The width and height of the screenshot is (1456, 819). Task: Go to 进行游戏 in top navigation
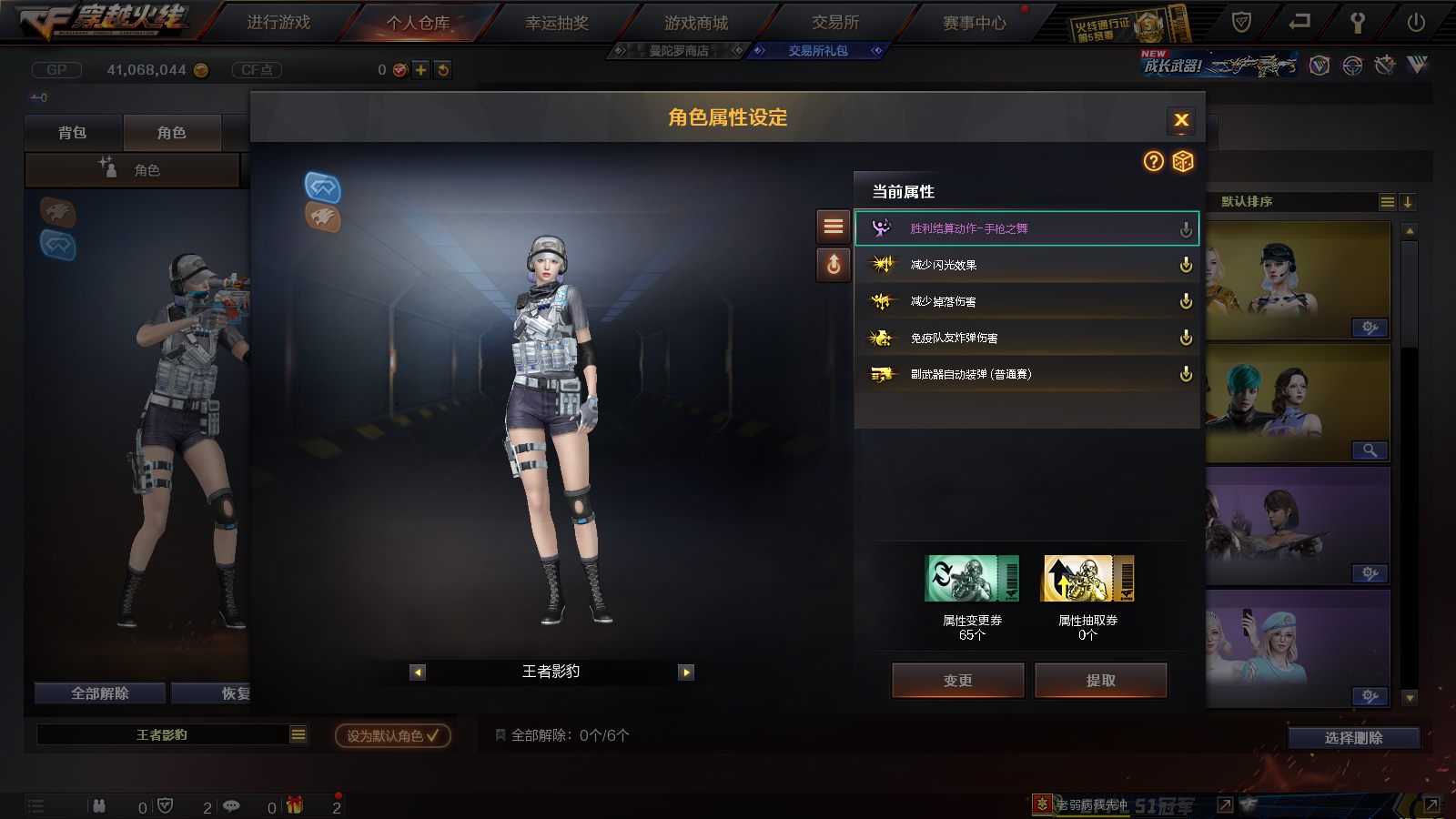pyautogui.click(x=278, y=23)
